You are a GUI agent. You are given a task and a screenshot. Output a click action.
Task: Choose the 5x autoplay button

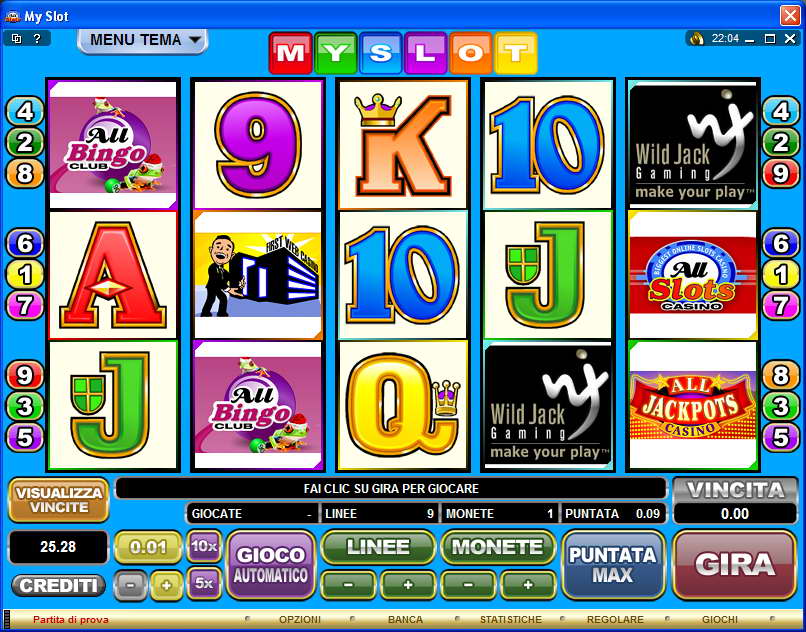point(204,582)
